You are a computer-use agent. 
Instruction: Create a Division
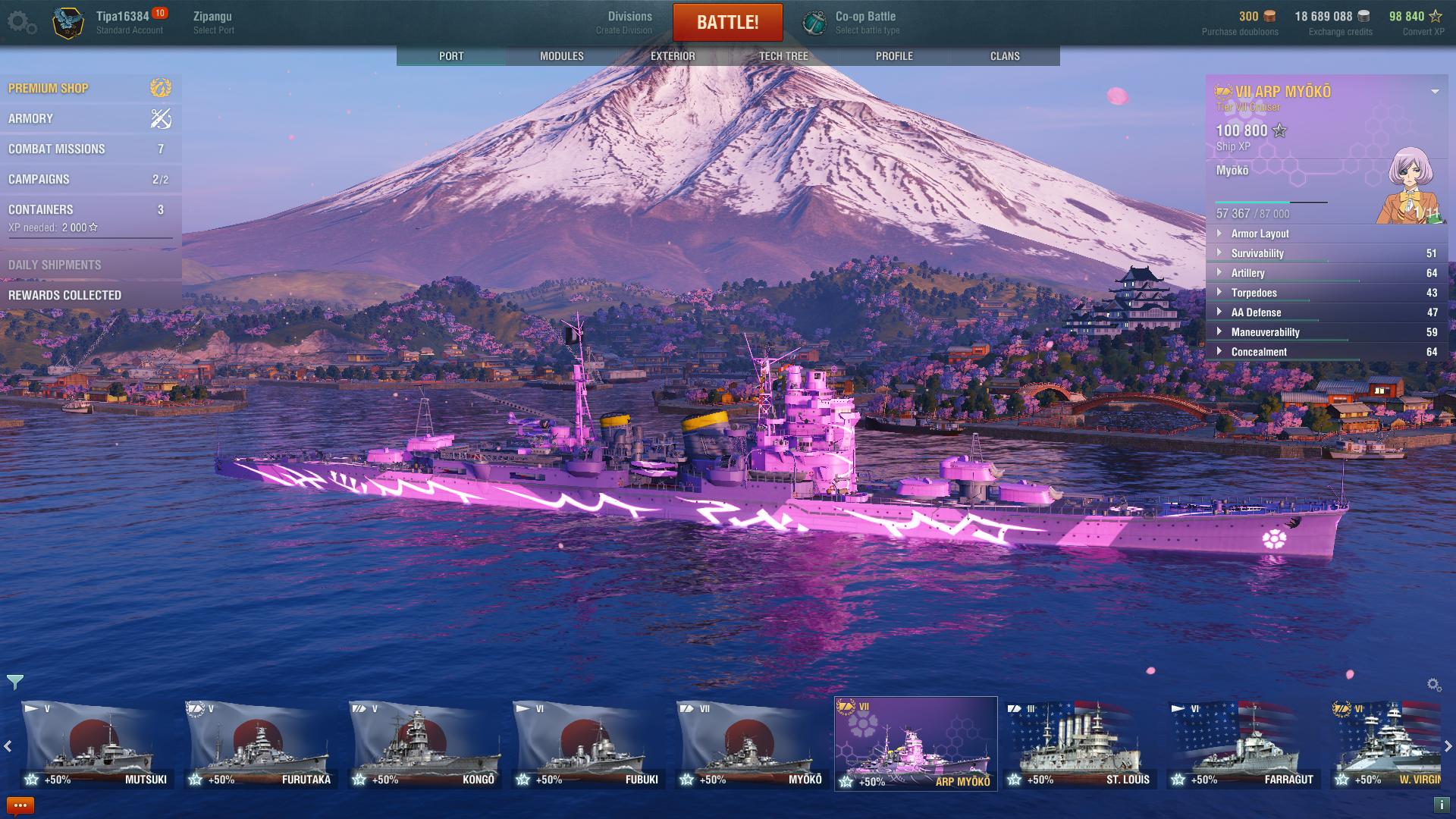pos(629,22)
